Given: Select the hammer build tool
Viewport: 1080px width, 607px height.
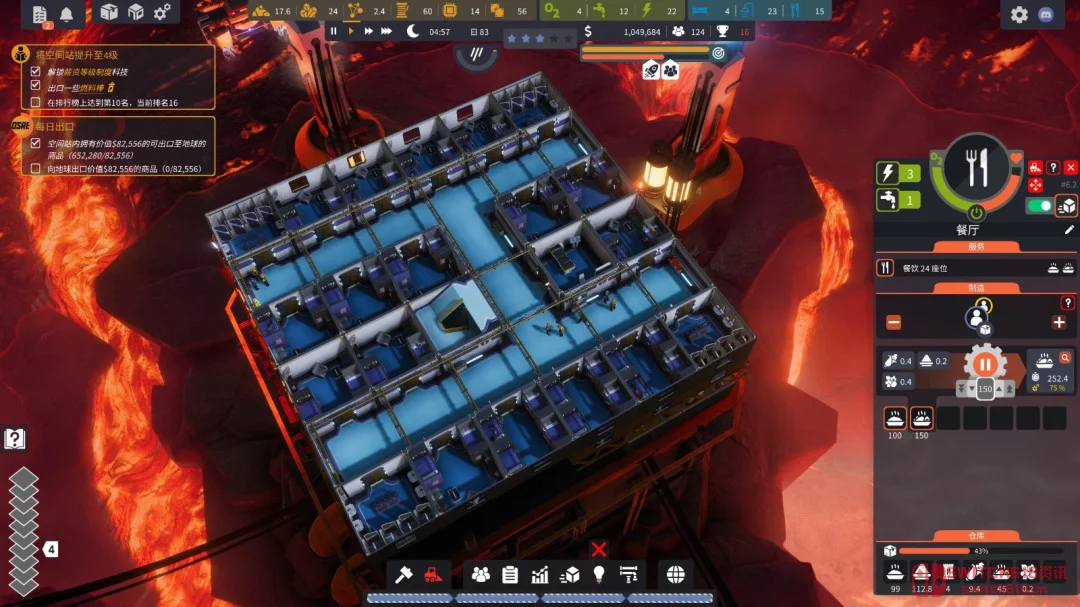Looking at the screenshot, I should pos(404,574).
